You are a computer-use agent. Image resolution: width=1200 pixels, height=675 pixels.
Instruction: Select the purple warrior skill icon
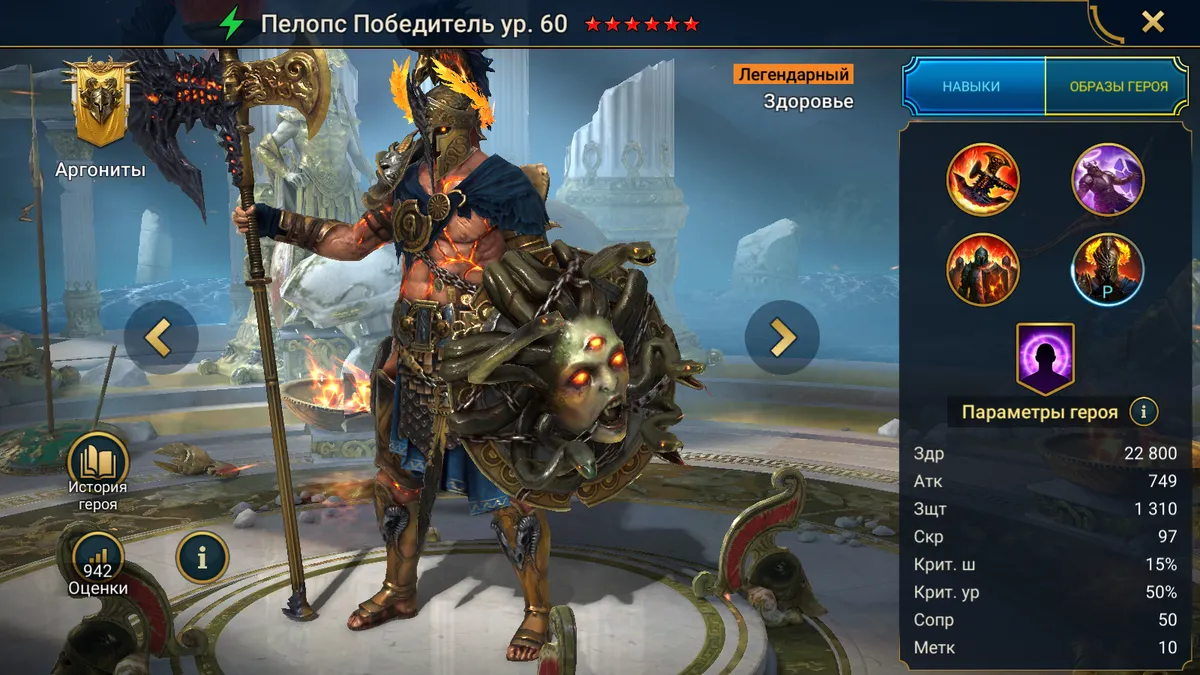(x=1108, y=180)
